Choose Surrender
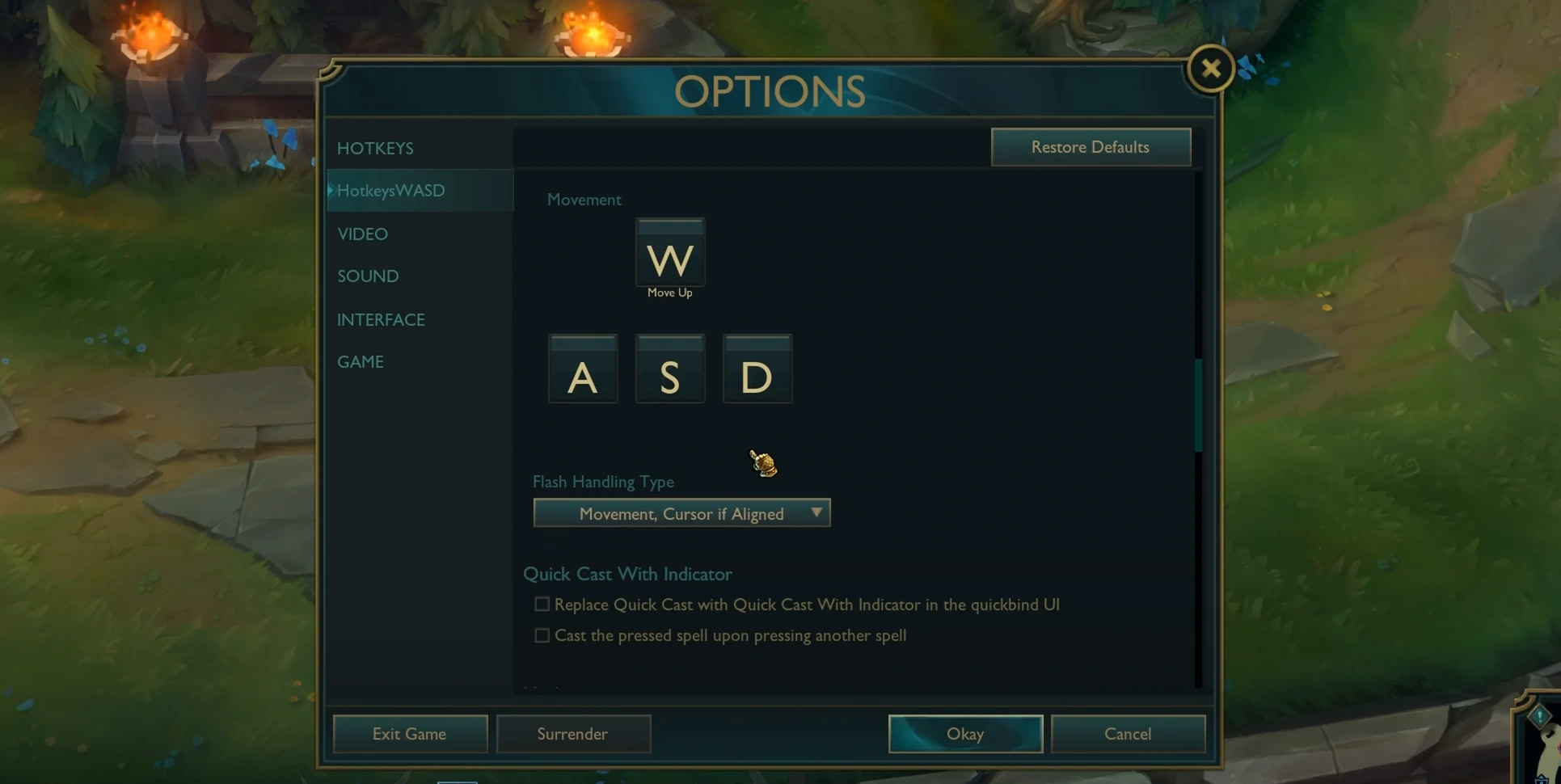This screenshot has height=784, width=1561. coord(573,734)
